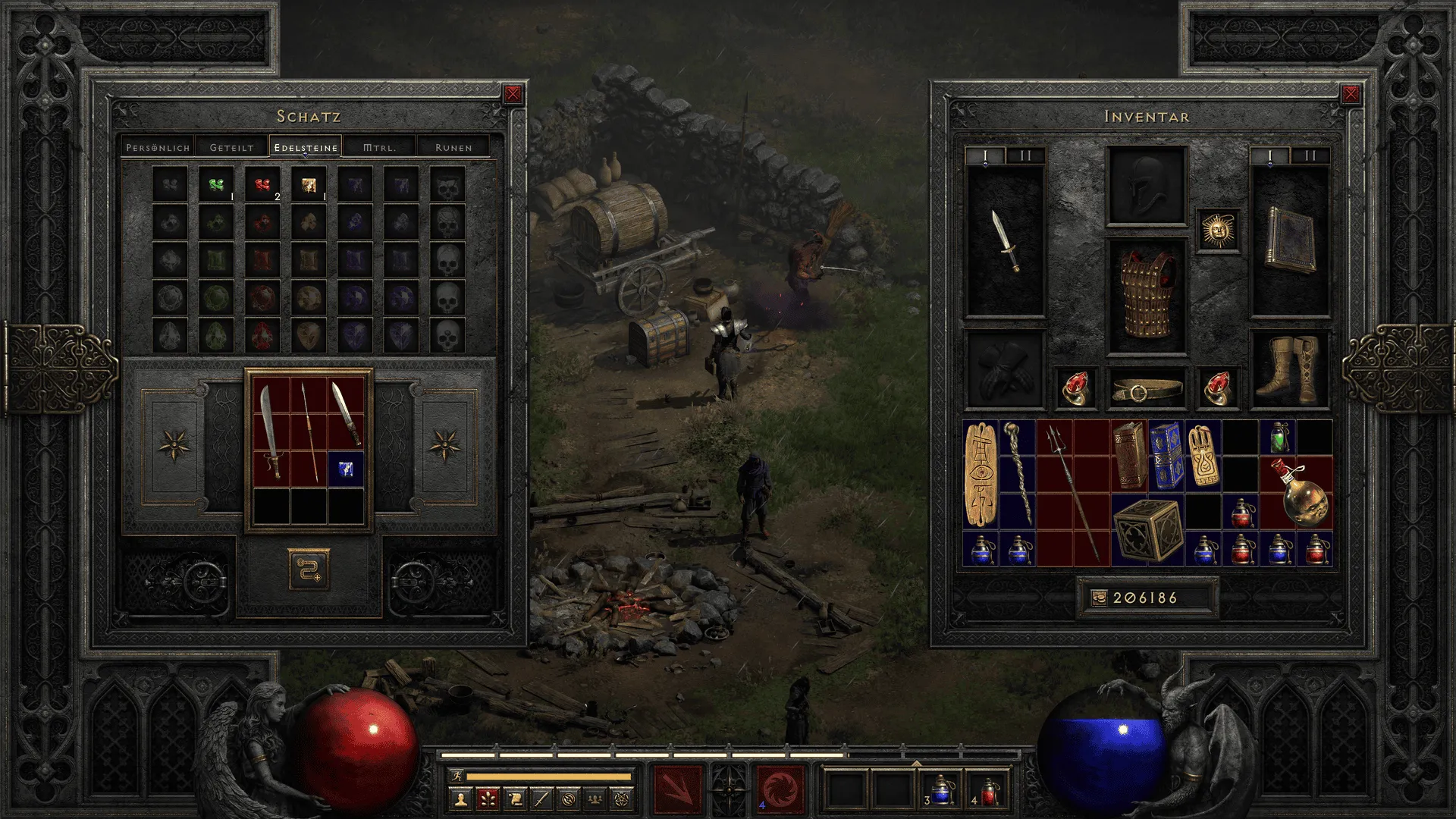The height and width of the screenshot is (819, 1456).
Task: Select the trident spear in inventory
Action: [1073, 493]
